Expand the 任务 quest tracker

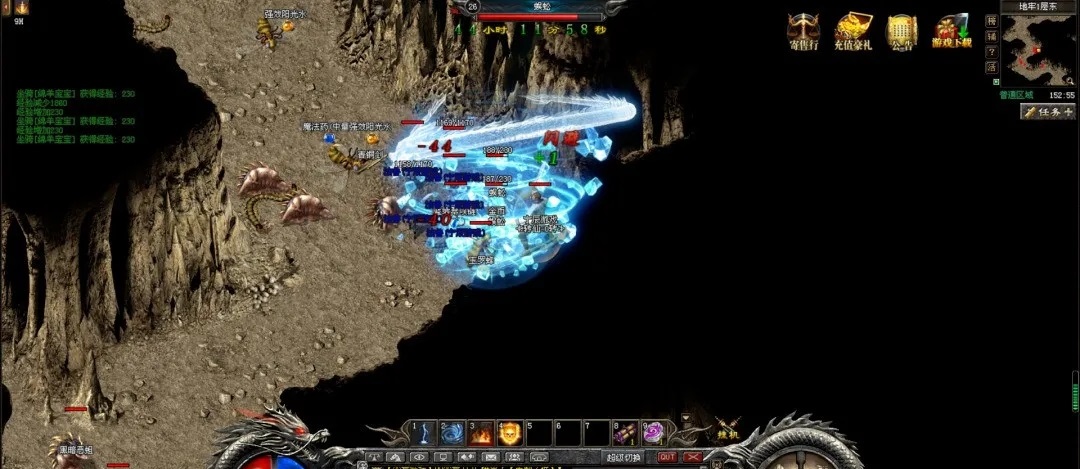(x=1047, y=112)
